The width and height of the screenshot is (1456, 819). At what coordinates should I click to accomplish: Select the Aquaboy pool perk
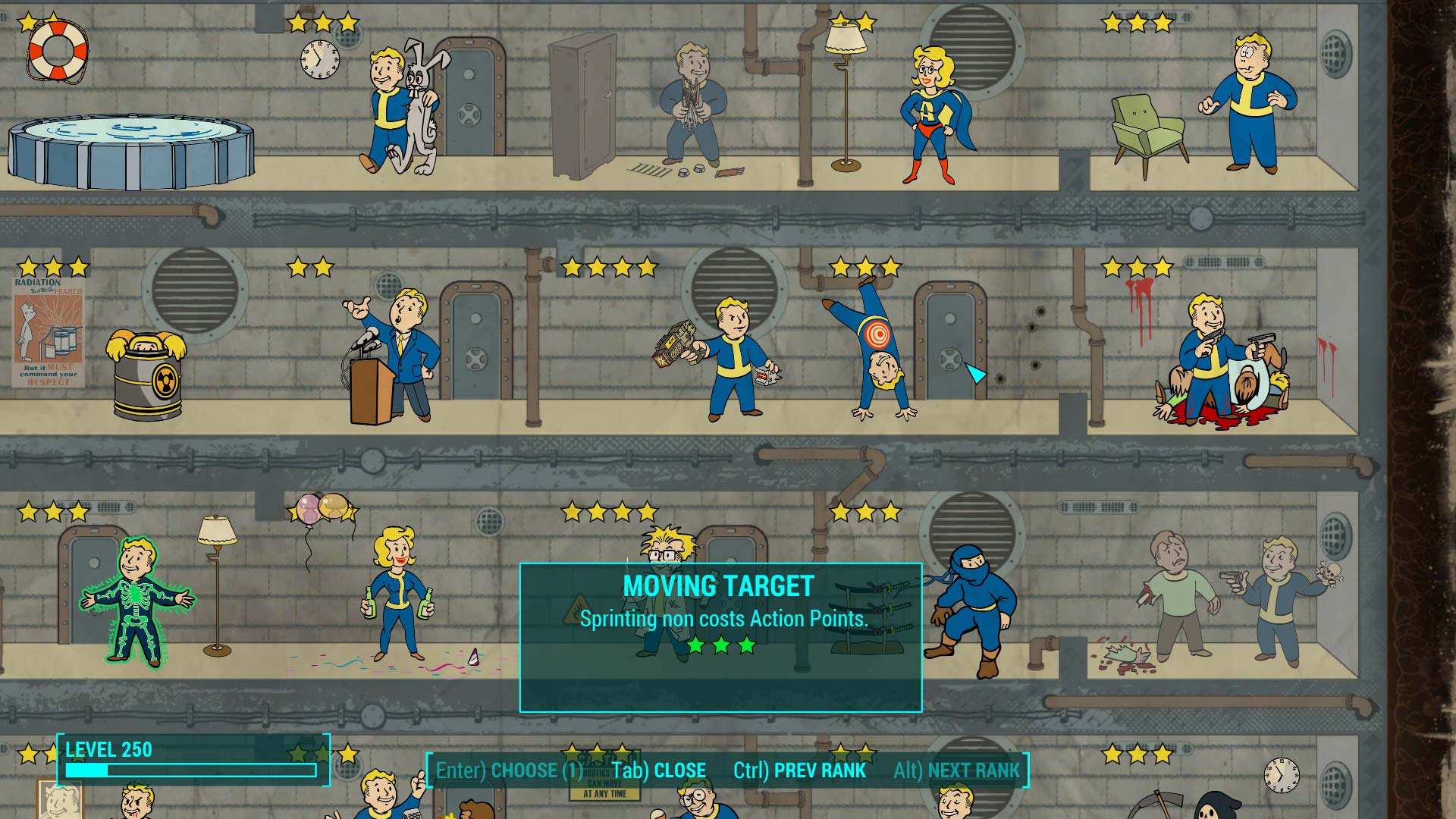130,152
